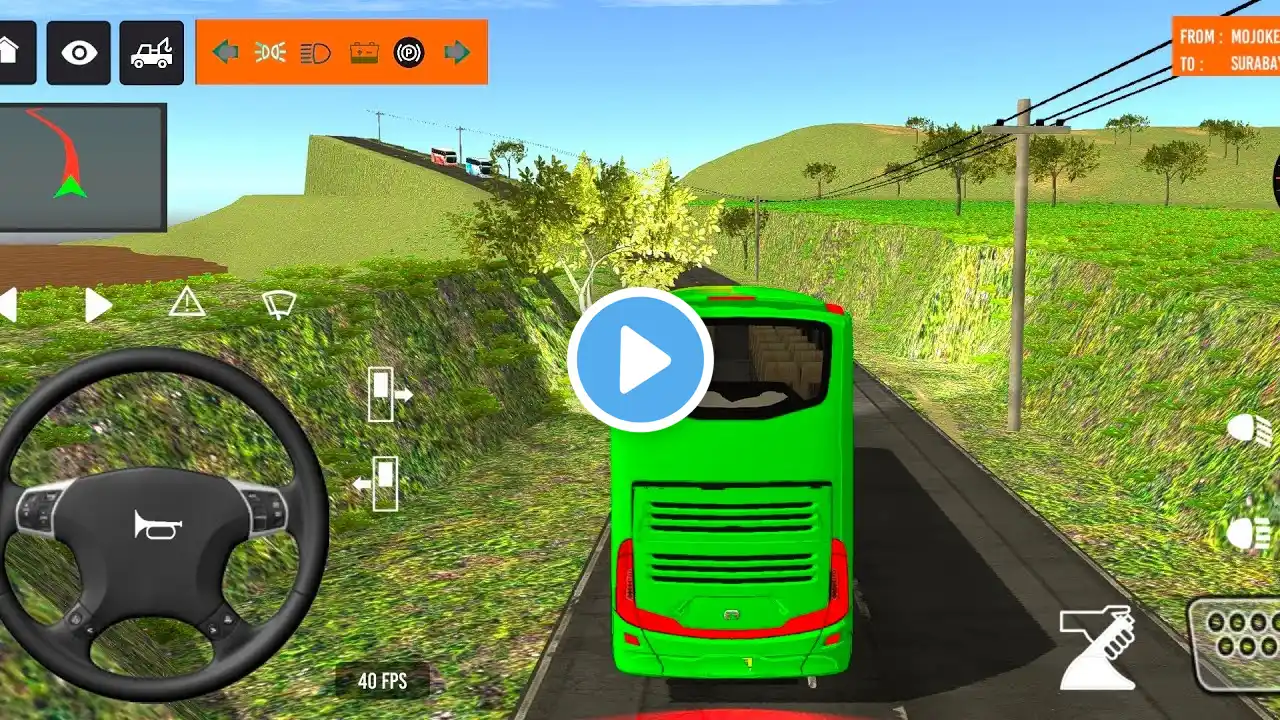Toggle the left turn signal arrow

pos(225,52)
